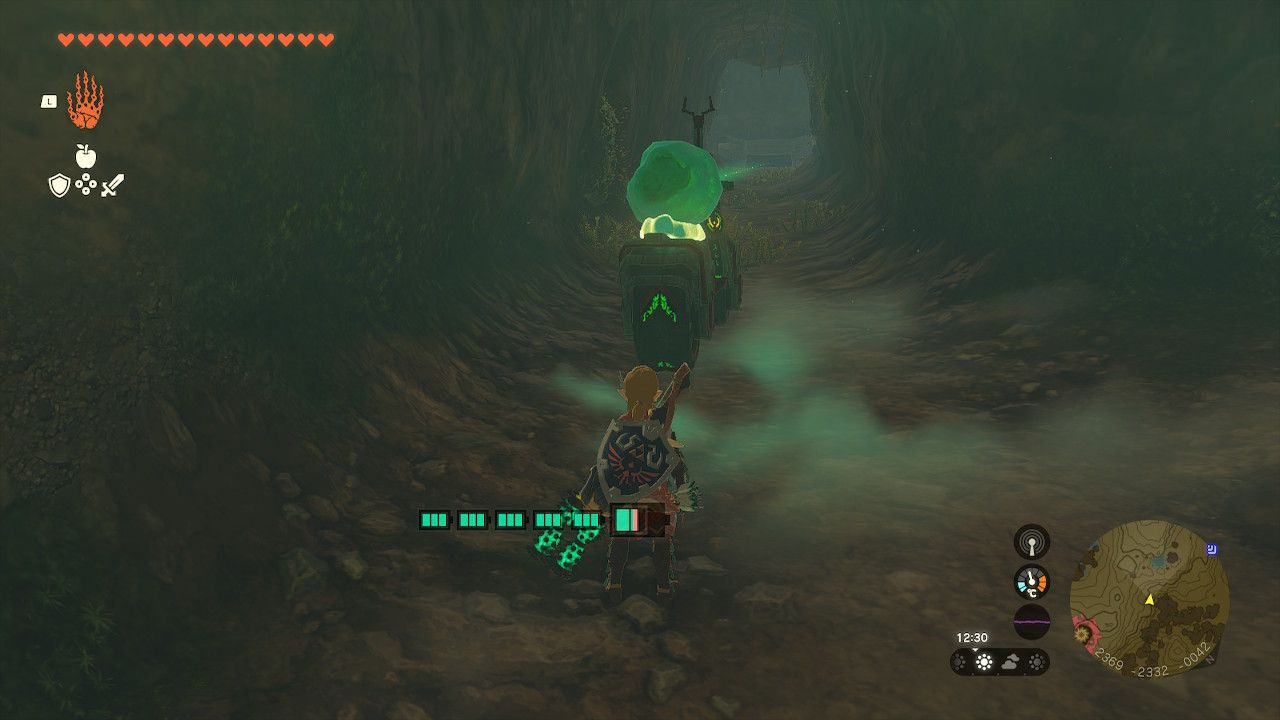Click the sage orbs cluster icon
This screenshot has width=1280, height=720.
[x=86, y=183]
